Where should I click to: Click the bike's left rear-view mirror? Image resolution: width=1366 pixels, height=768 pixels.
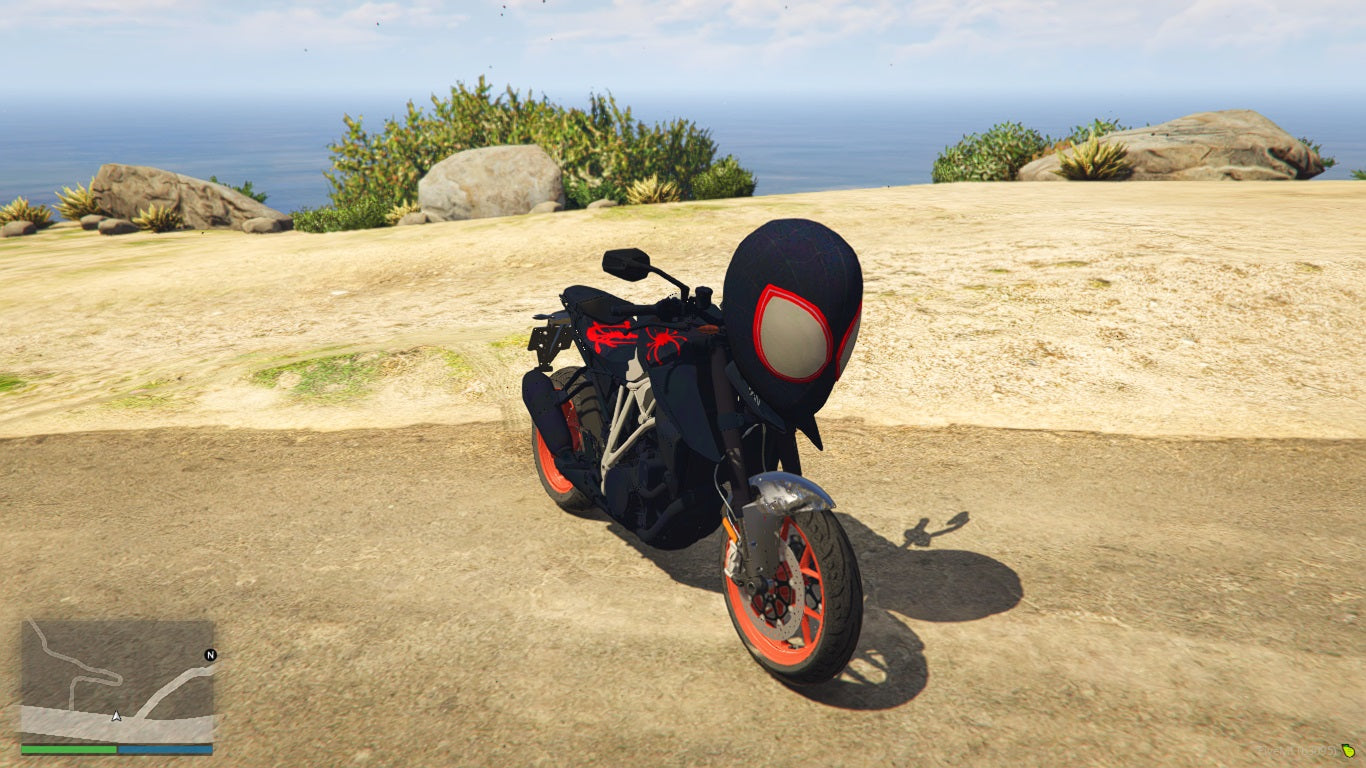click(x=625, y=263)
